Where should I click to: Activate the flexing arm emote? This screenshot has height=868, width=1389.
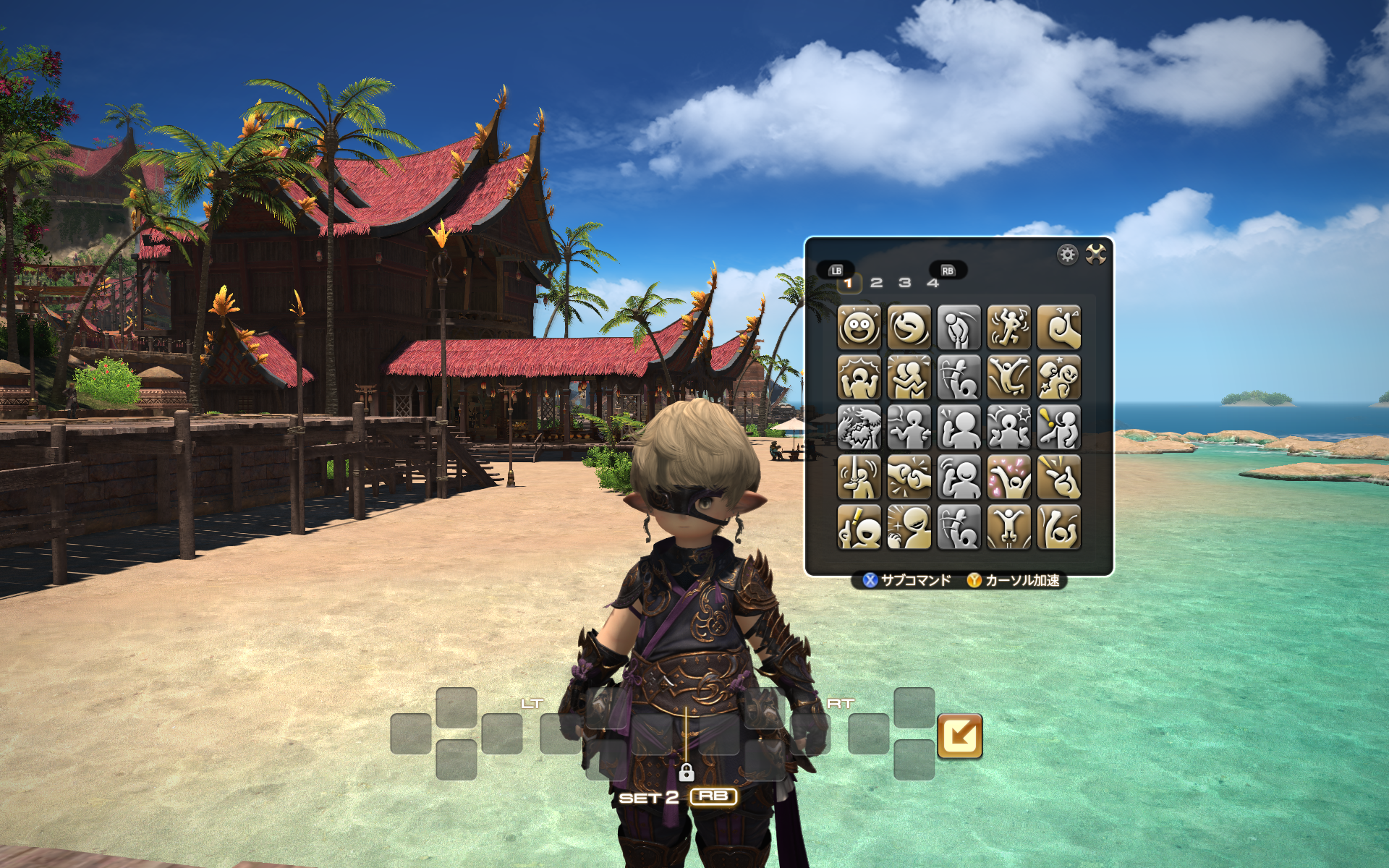pos(1058,527)
